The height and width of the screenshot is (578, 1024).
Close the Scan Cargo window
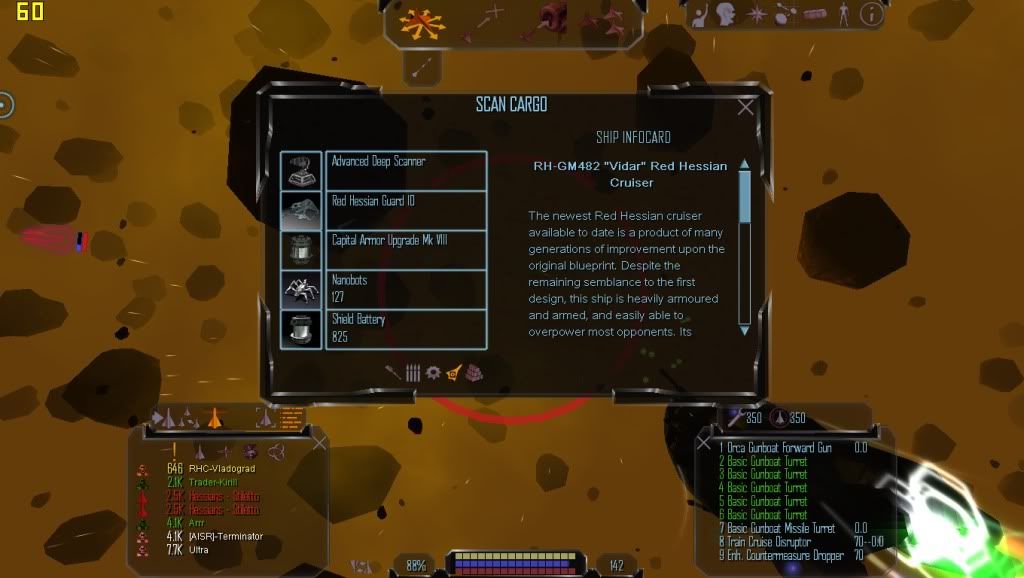[745, 108]
